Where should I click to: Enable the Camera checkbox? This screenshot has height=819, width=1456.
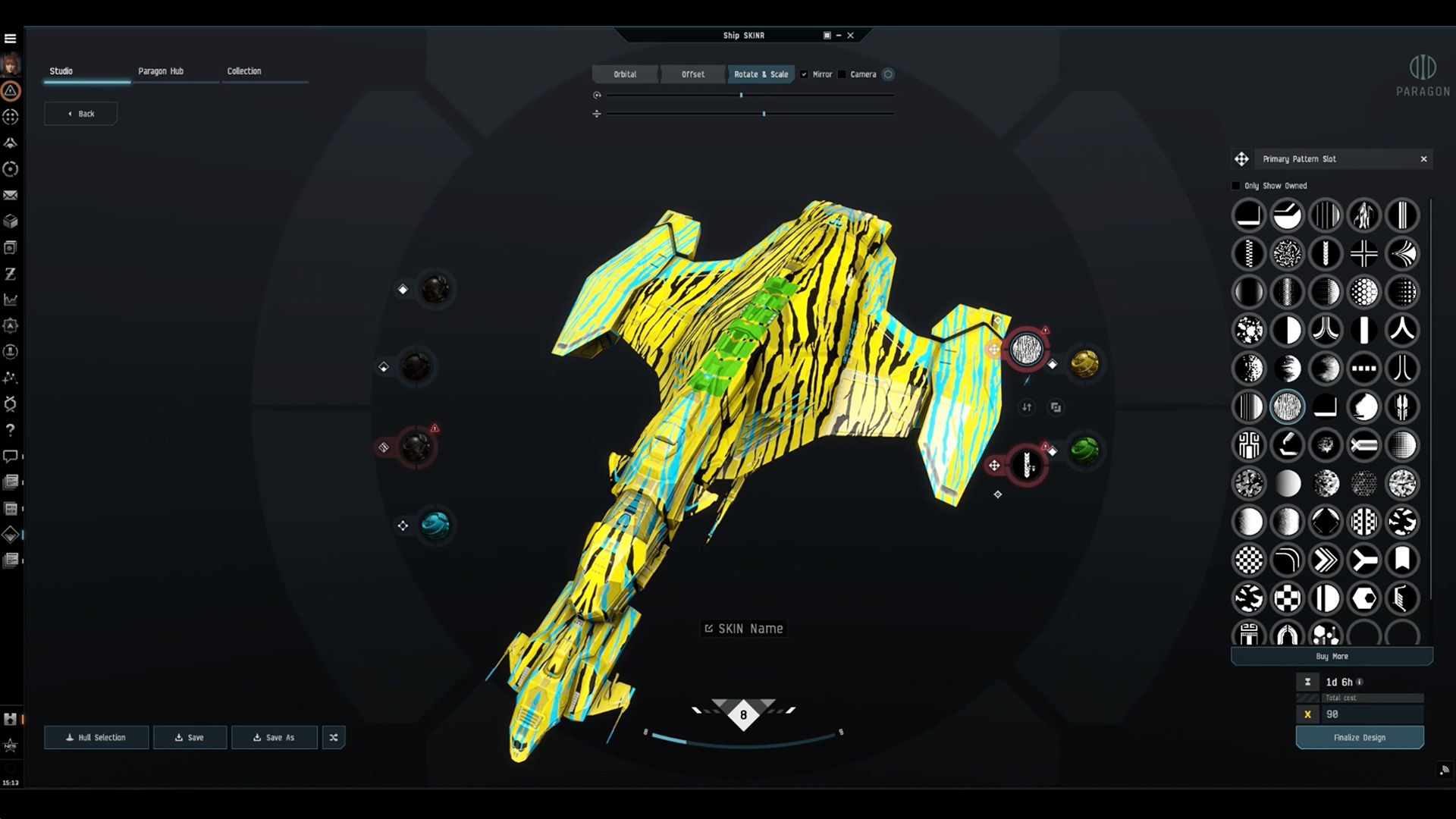(x=842, y=74)
